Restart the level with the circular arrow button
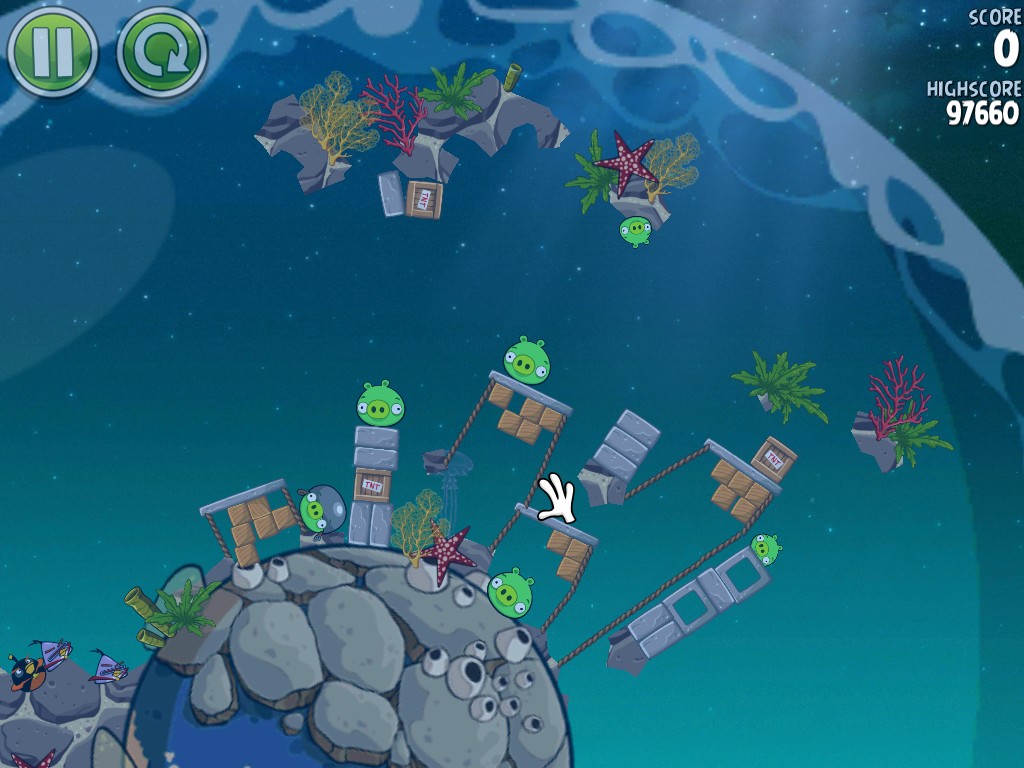Screen dimensions: 1024x768 (161, 51)
